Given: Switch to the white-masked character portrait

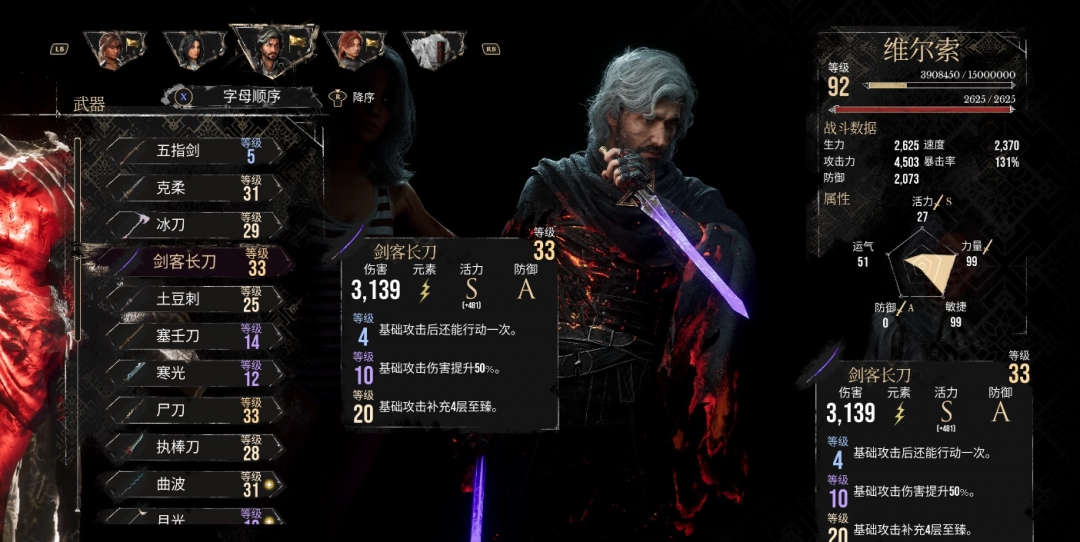Looking at the screenshot, I should pyautogui.click(x=433, y=49).
